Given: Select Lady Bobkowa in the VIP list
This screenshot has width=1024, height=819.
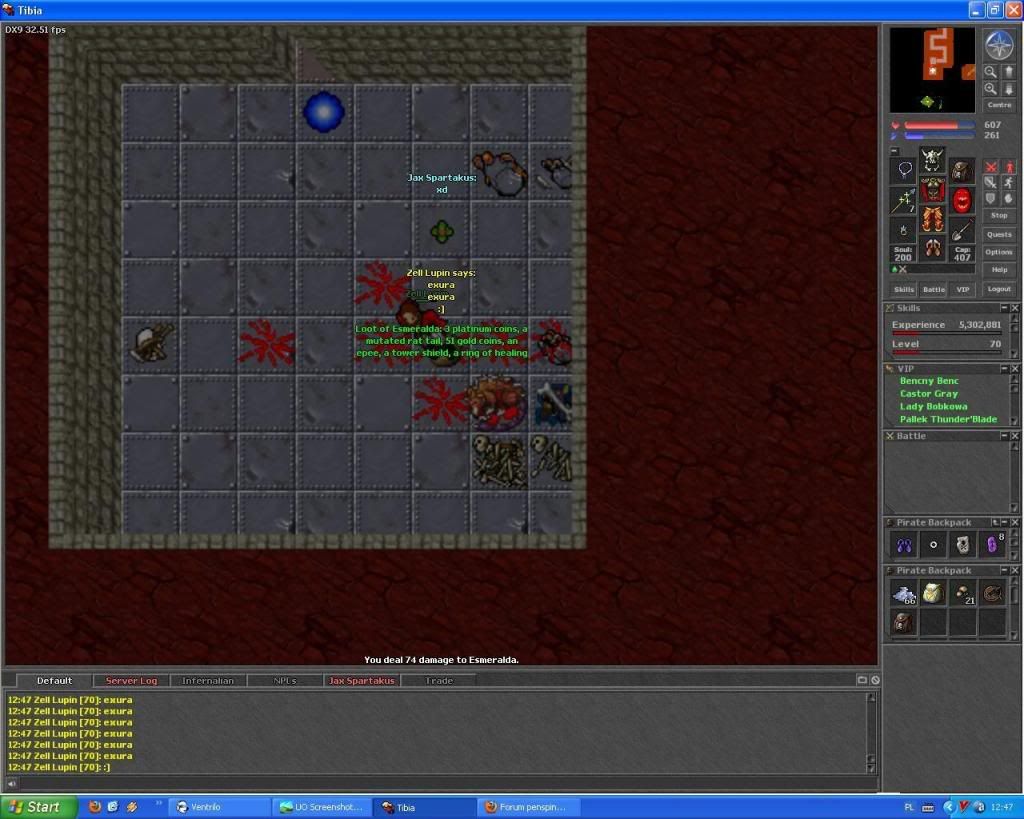Looking at the screenshot, I should click(933, 407).
